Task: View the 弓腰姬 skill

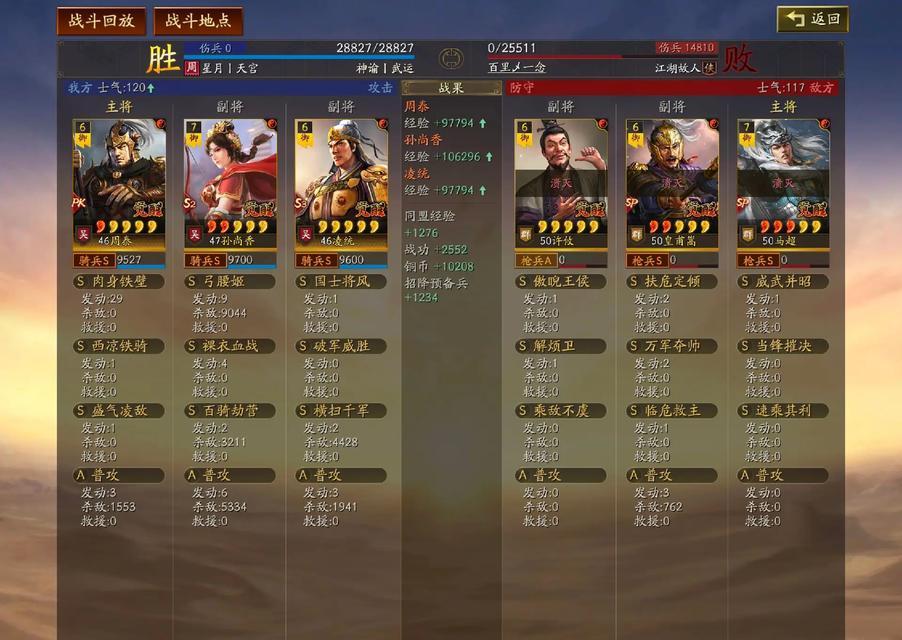Action: [230, 282]
